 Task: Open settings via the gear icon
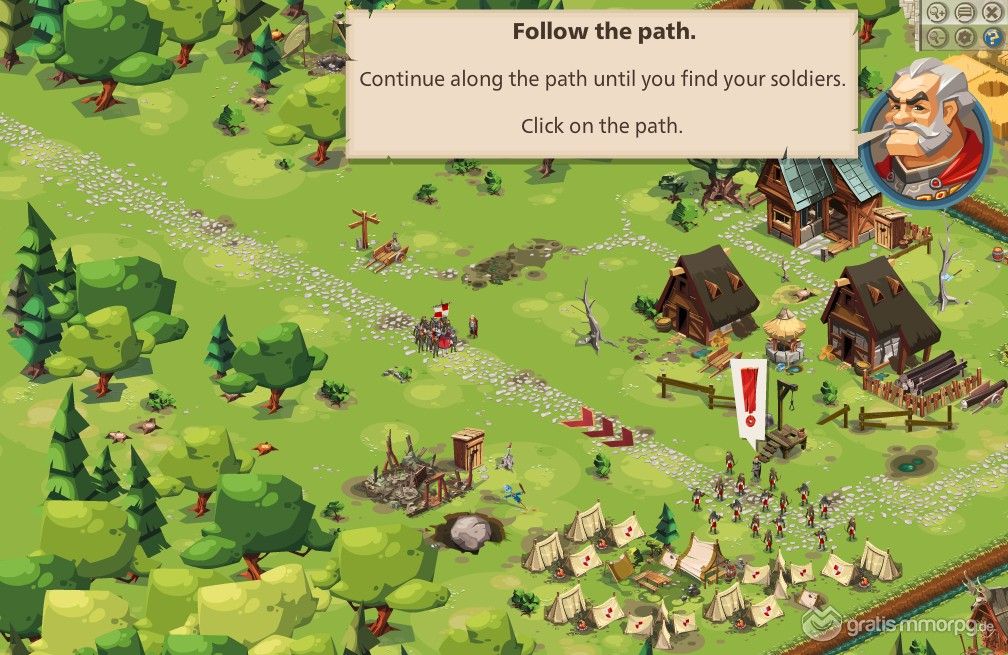click(x=965, y=37)
